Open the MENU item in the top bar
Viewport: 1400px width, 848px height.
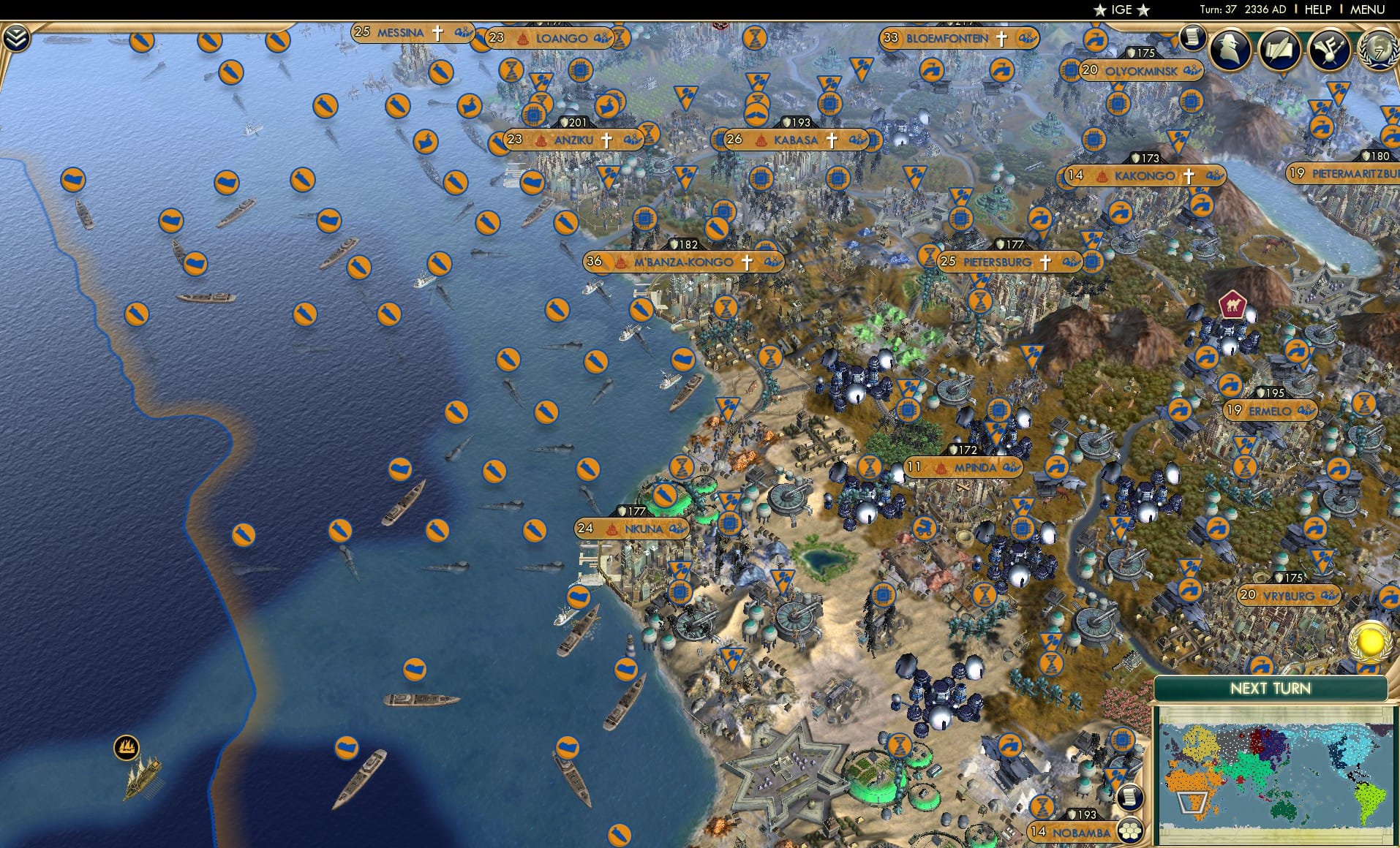click(x=1368, y=10)
